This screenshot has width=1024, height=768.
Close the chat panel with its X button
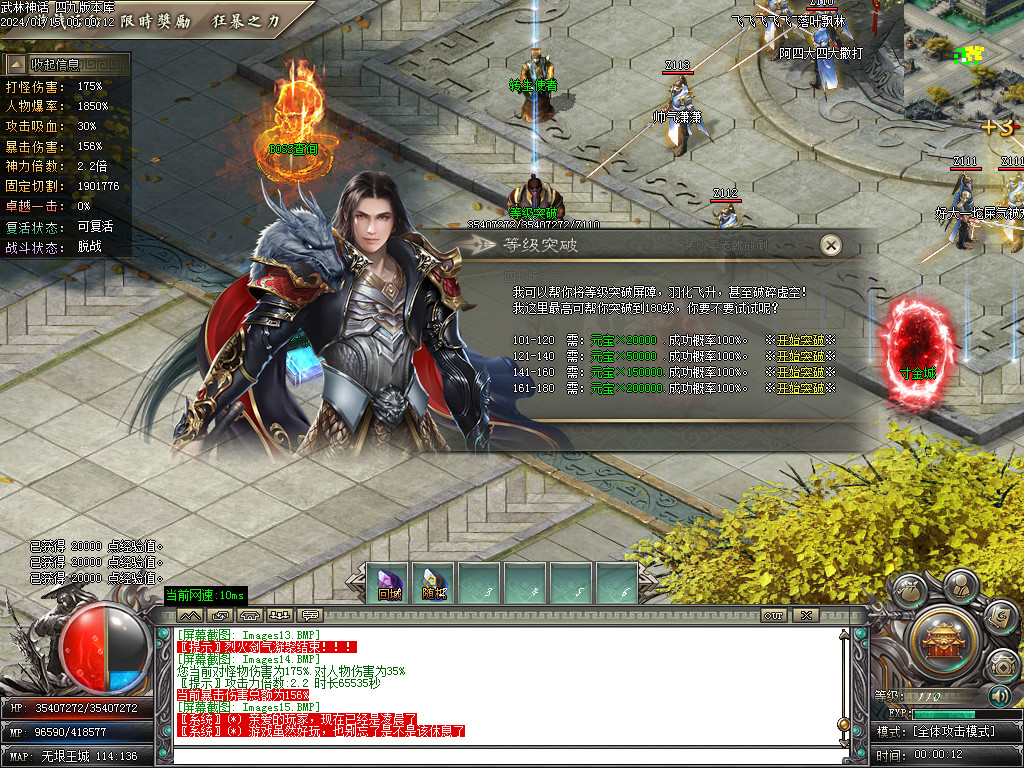804,615
